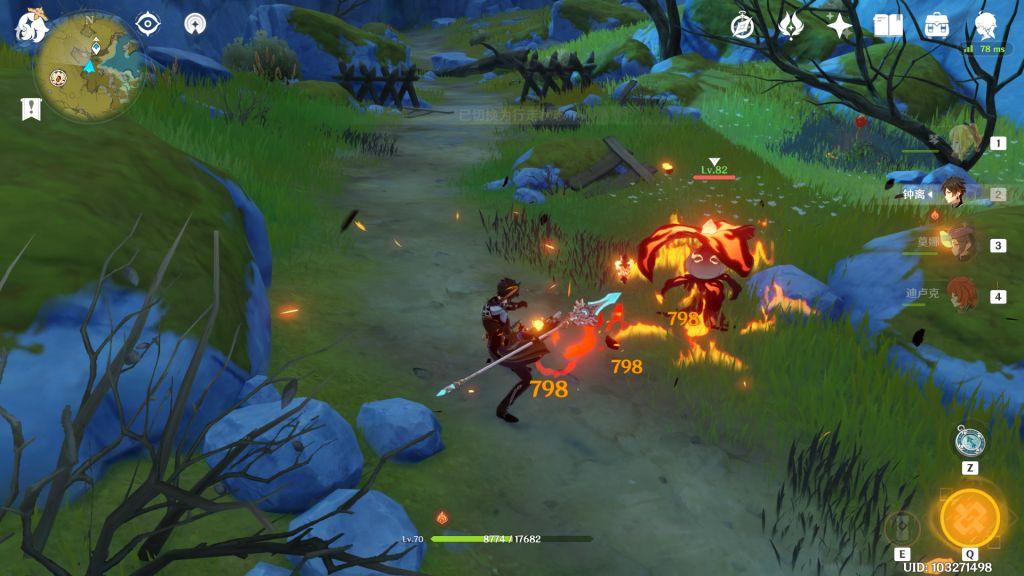The width and height of the screenshot is (1024, 576).
Task: Switch to party member 莫娜
Action: tap(960, 244)
